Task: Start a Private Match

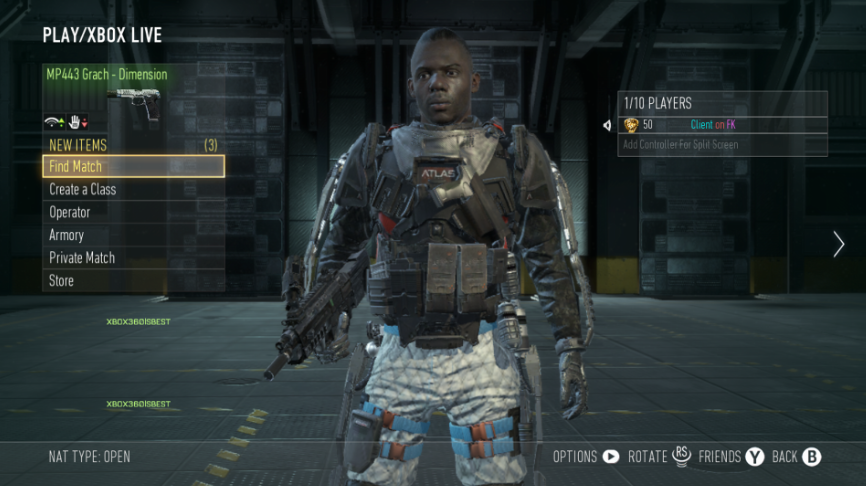Action: tap(133, 258)
